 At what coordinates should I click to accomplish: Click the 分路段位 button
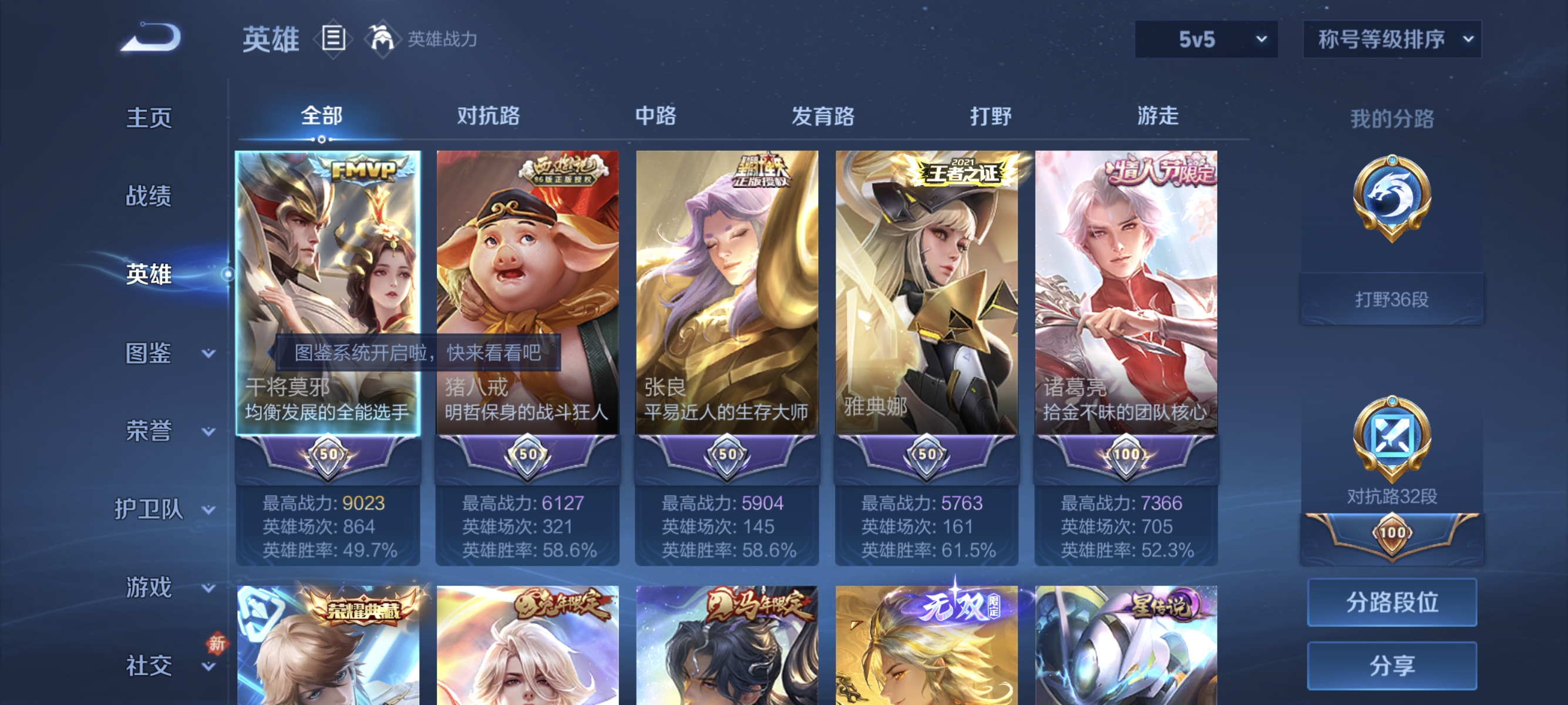tap(1392, 603)
